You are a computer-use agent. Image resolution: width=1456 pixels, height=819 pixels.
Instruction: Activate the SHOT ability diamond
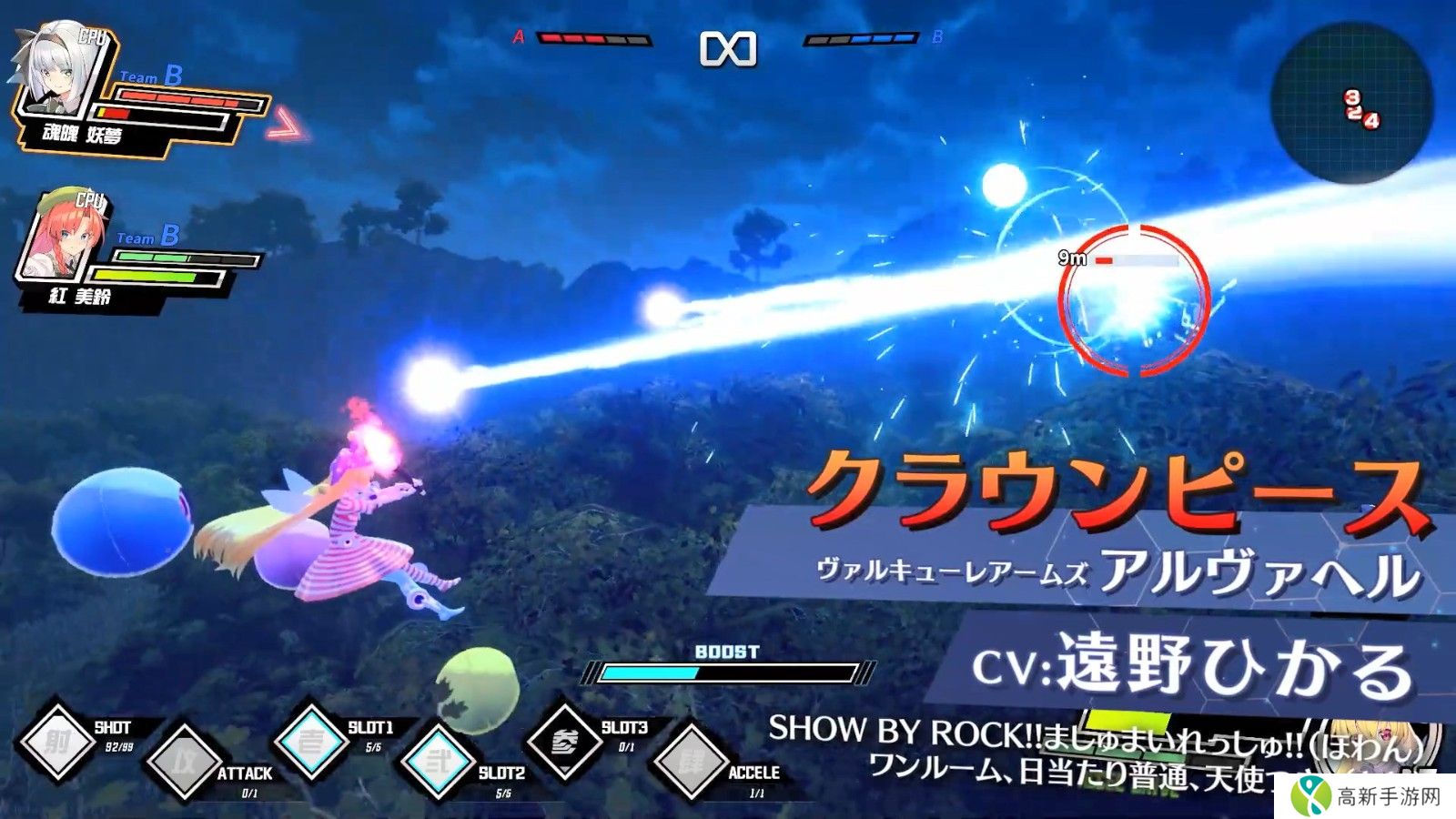pyautogui.click(x=57, y=742)
